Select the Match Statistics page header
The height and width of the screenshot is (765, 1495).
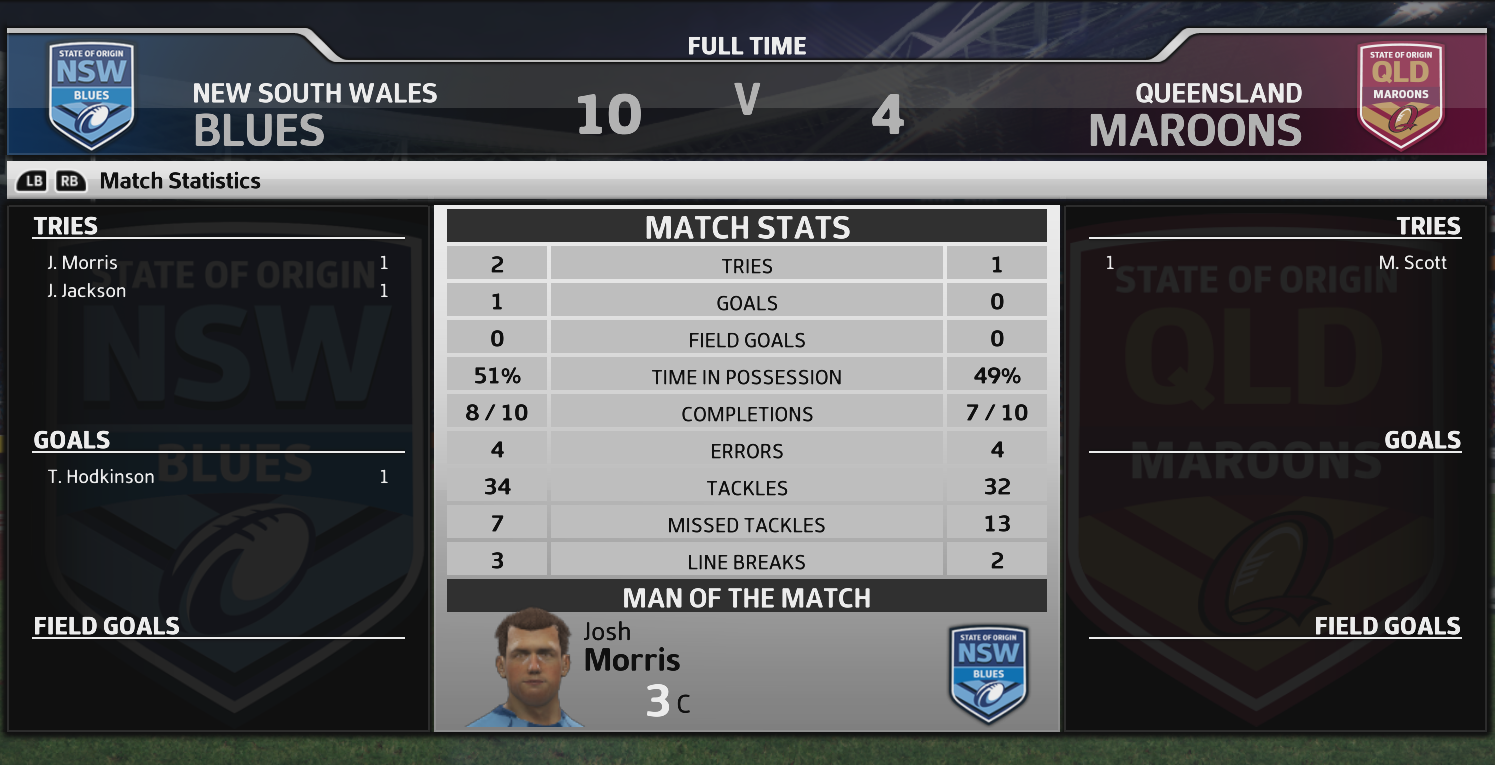click(180, 181)
